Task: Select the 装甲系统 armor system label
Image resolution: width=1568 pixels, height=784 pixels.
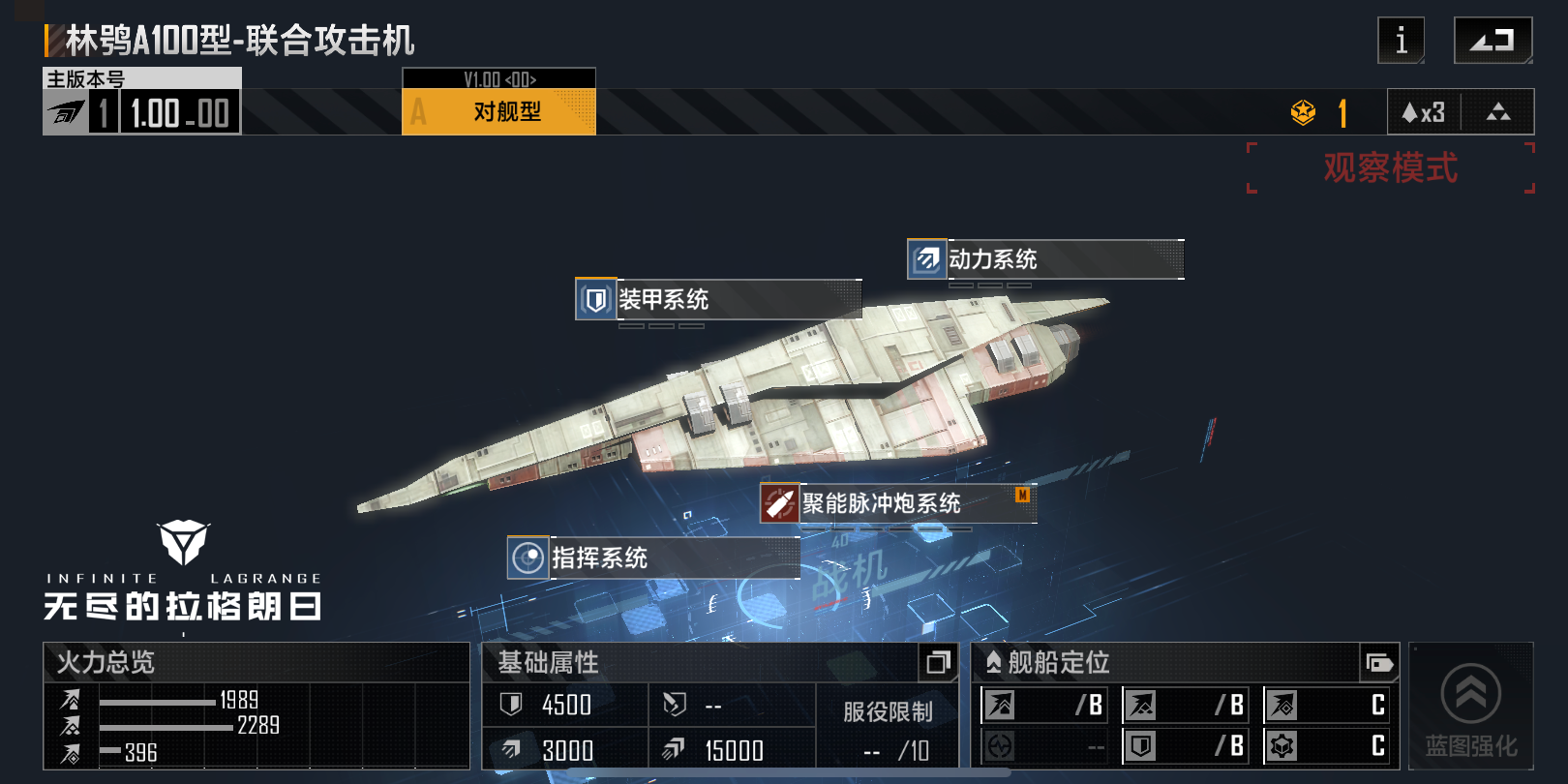Action: point(717,299)
